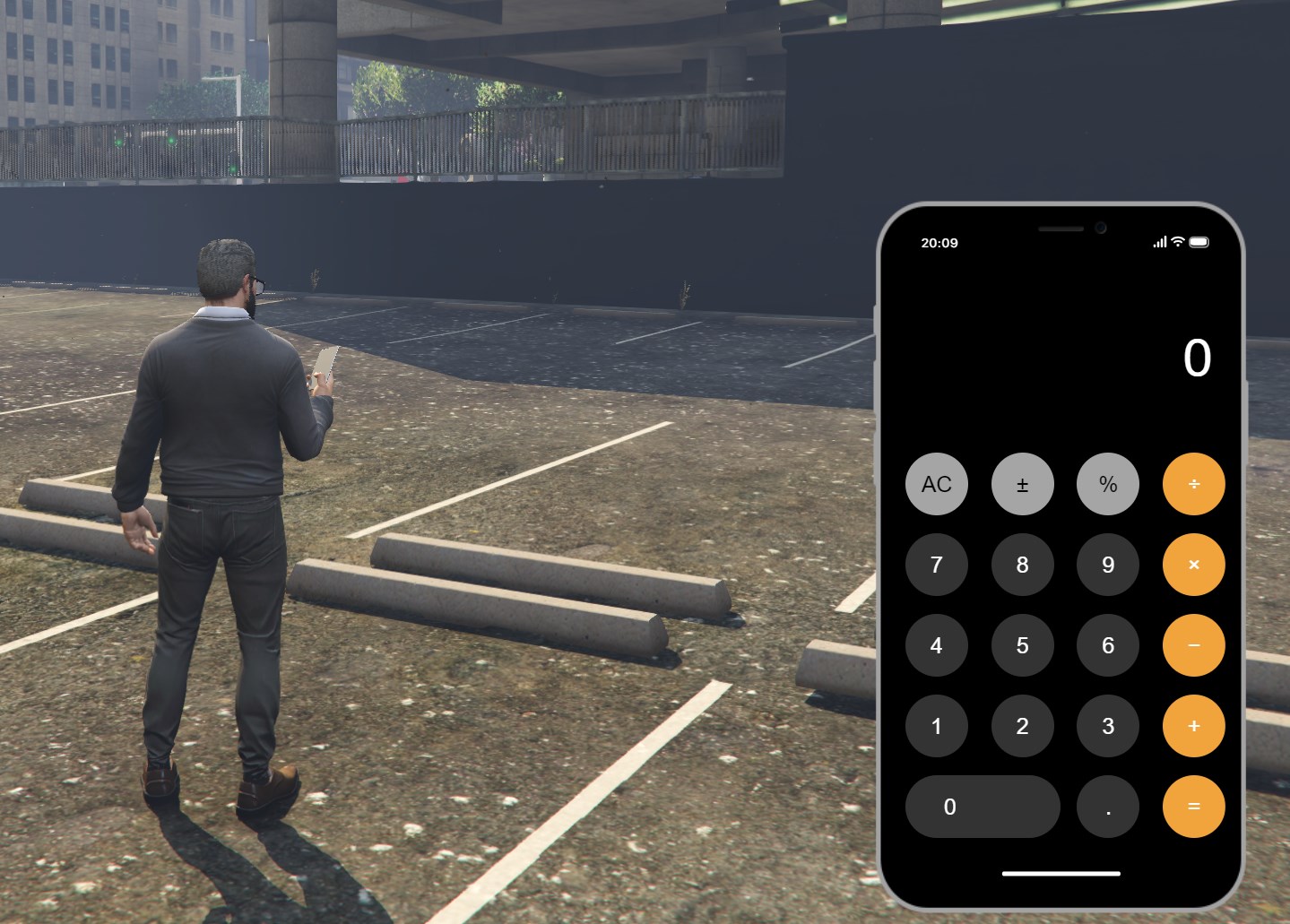Click the number 9 key

point(1108,565)
